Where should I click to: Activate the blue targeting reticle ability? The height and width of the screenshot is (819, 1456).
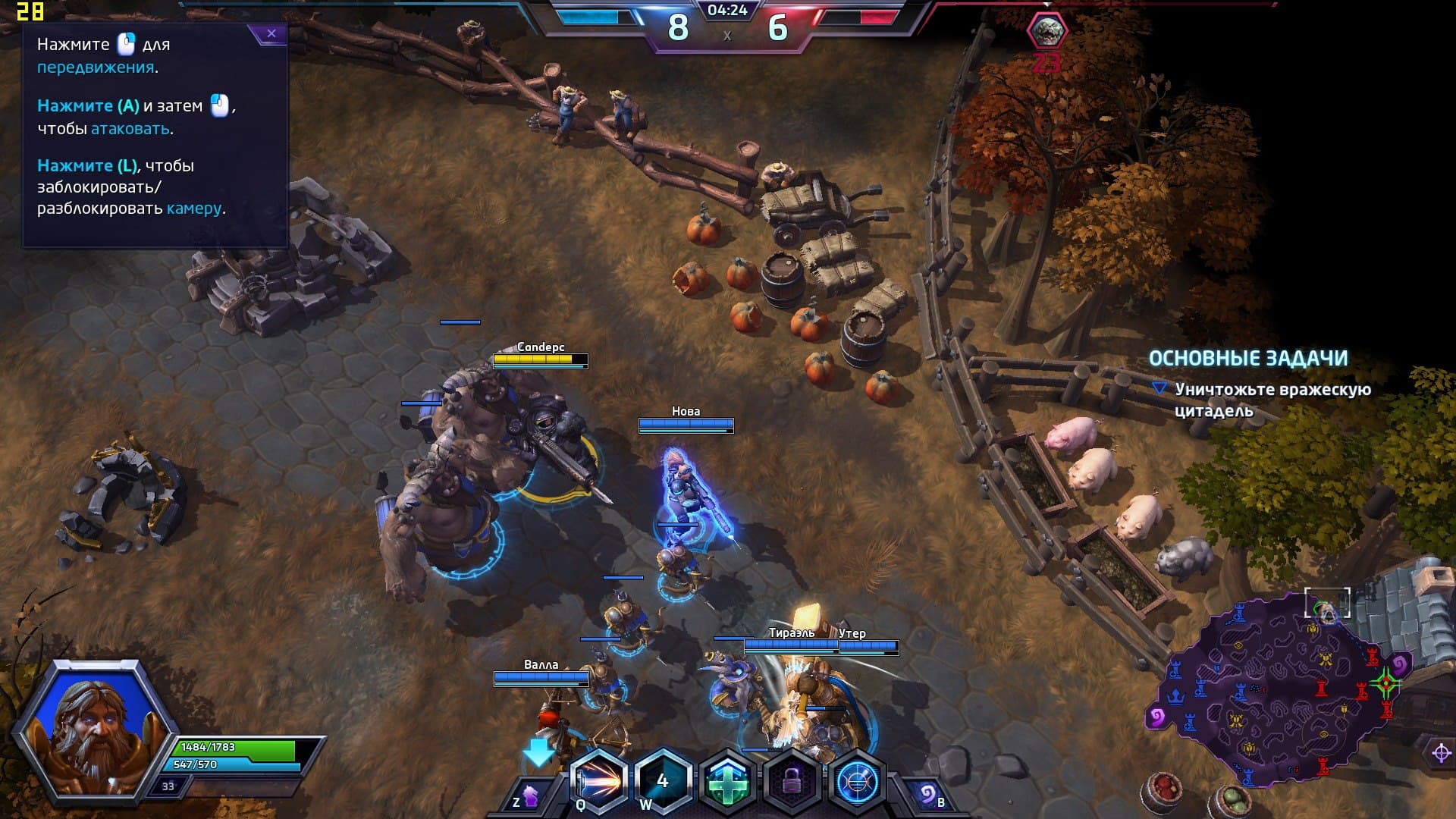click(x=858, y=781)
